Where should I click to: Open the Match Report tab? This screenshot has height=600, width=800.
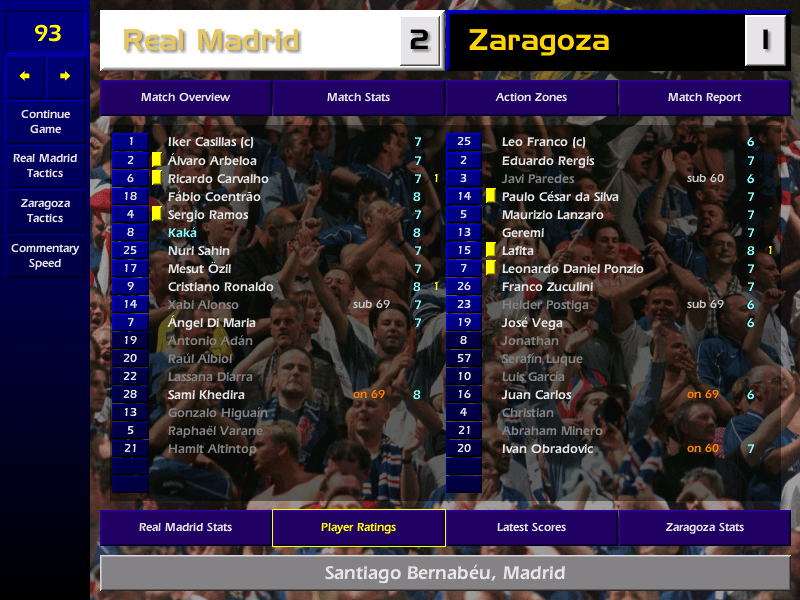tap(704, 97)
